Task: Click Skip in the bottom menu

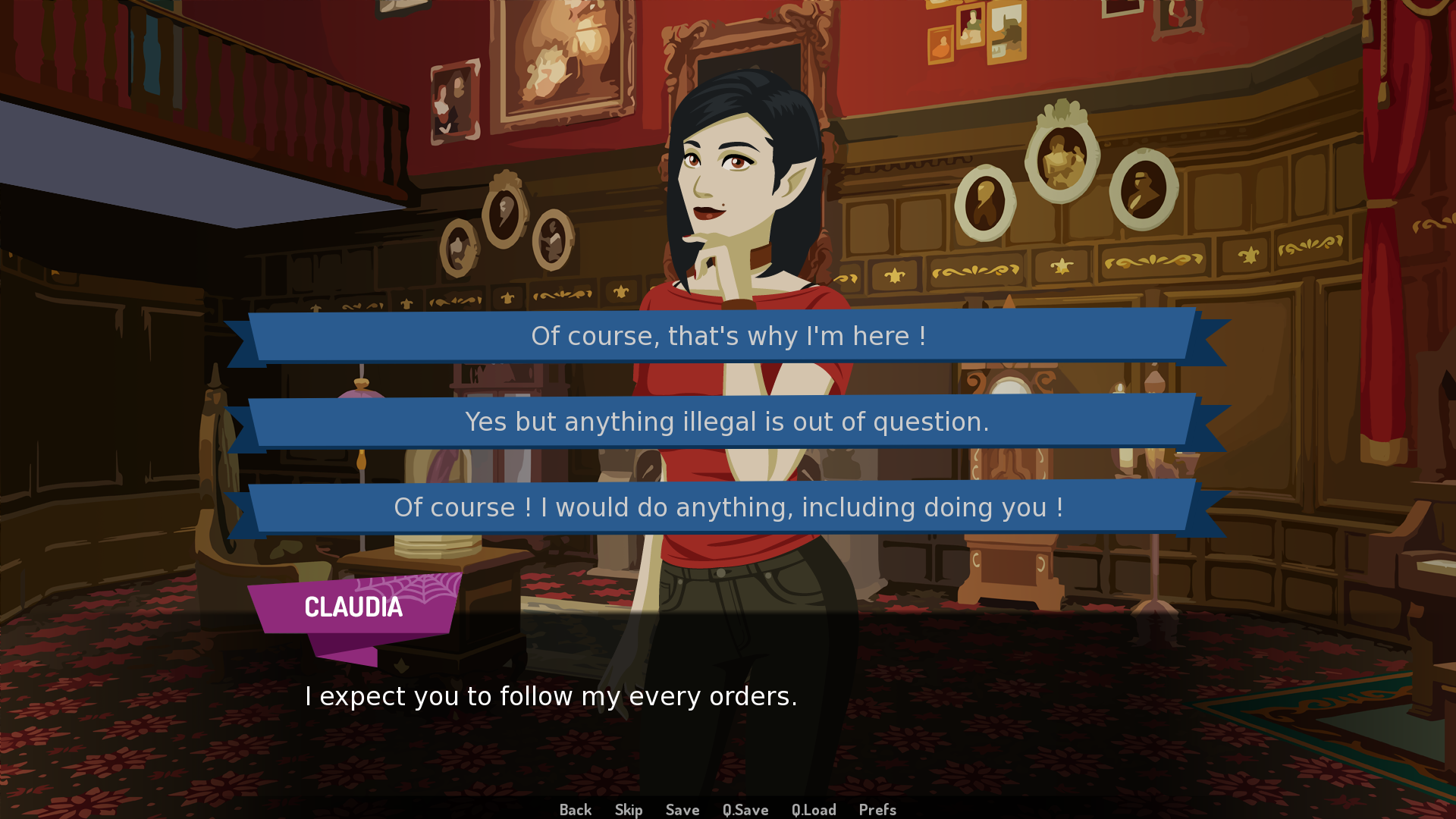Action: [x=629, y=810]
